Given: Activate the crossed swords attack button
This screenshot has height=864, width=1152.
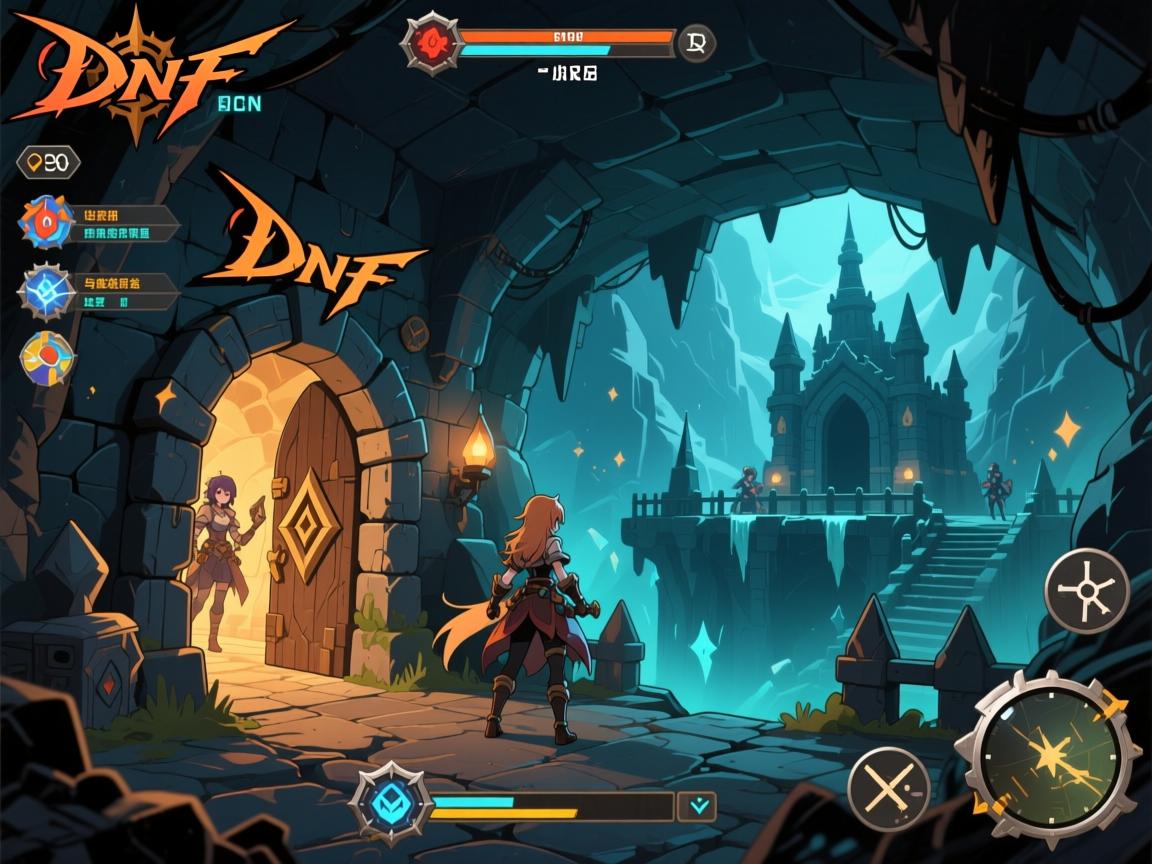Looking at the screenshot, I should coord(888,790).
